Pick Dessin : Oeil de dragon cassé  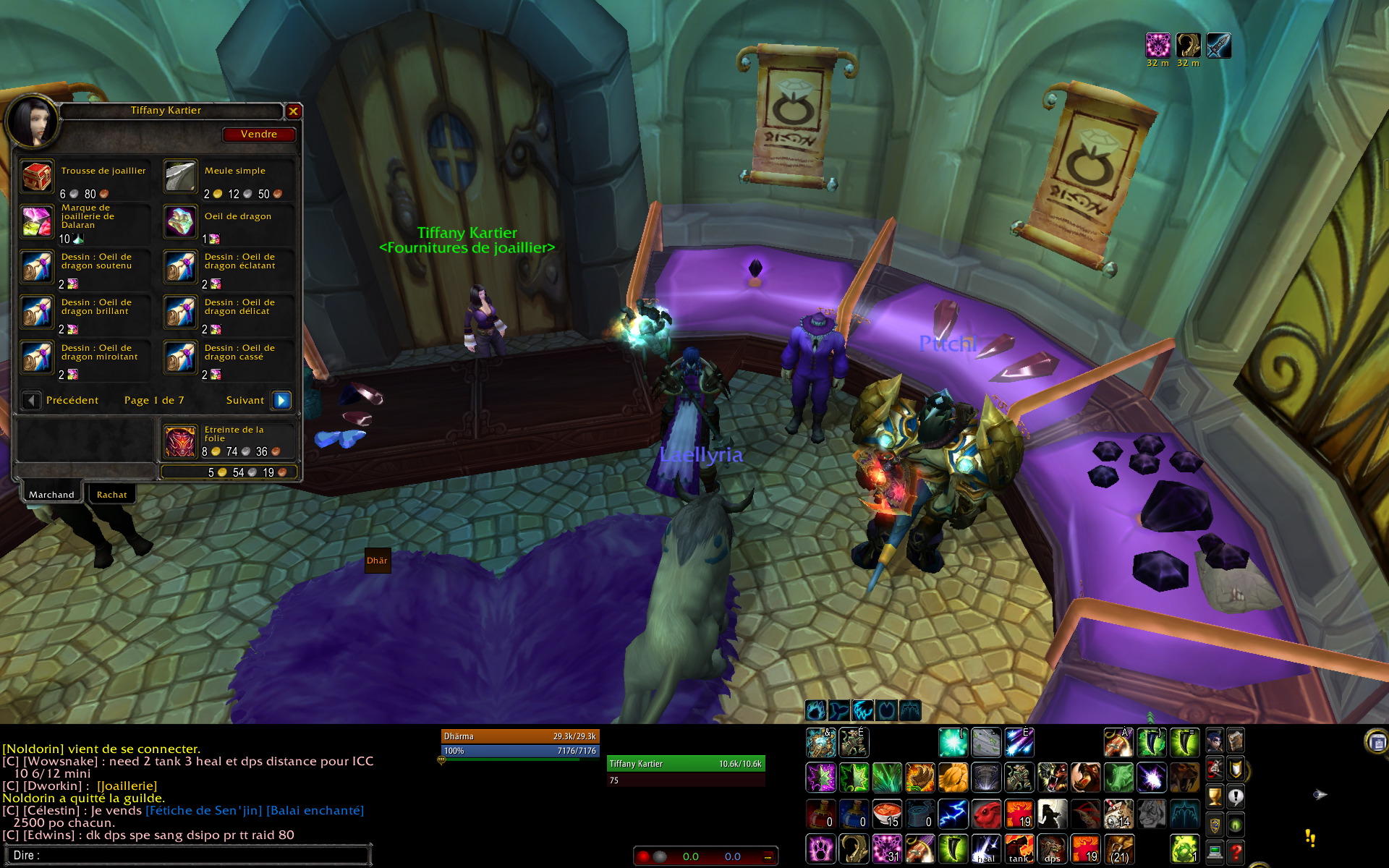tap(180, 358)
